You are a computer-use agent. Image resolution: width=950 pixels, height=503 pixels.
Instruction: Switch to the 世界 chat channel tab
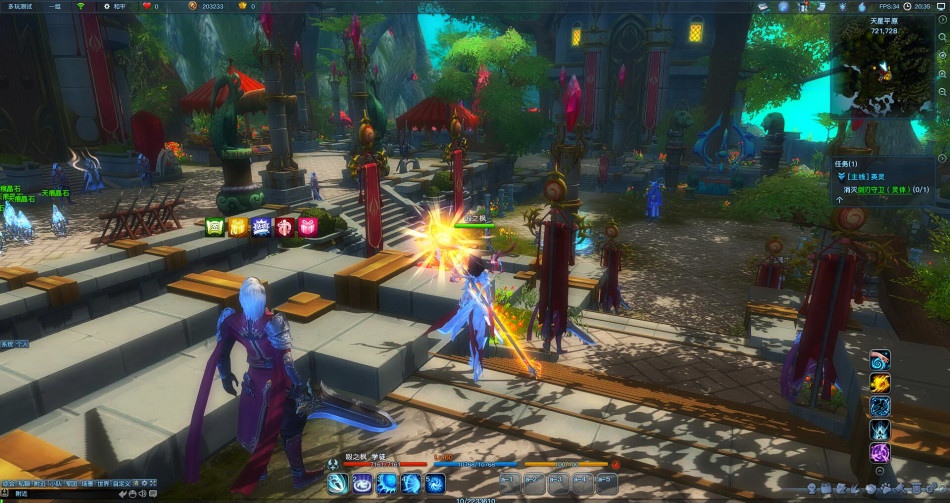[103, 483]
